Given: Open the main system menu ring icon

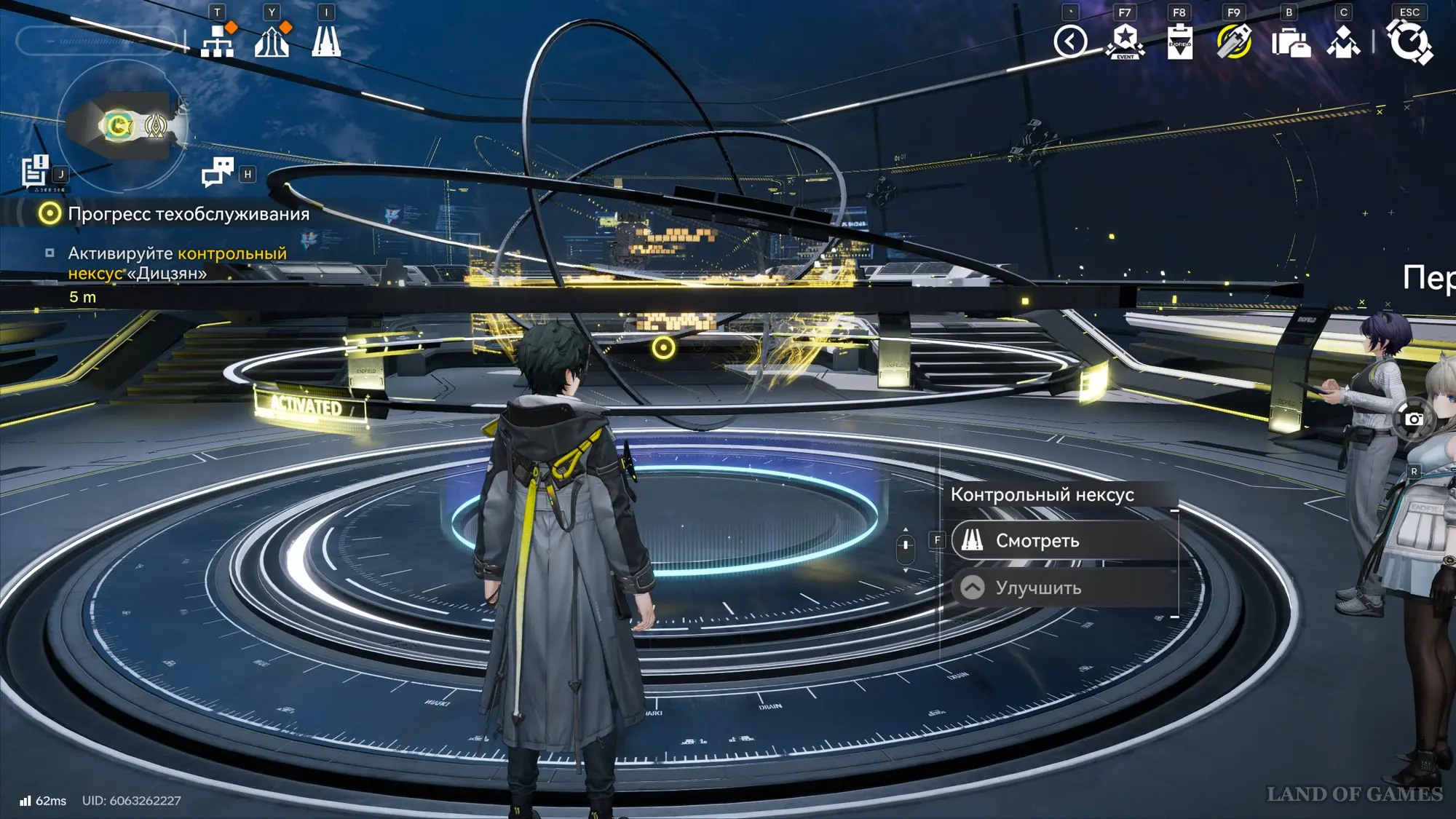Looking at the screenshot, I should [x=1409, y=41].
